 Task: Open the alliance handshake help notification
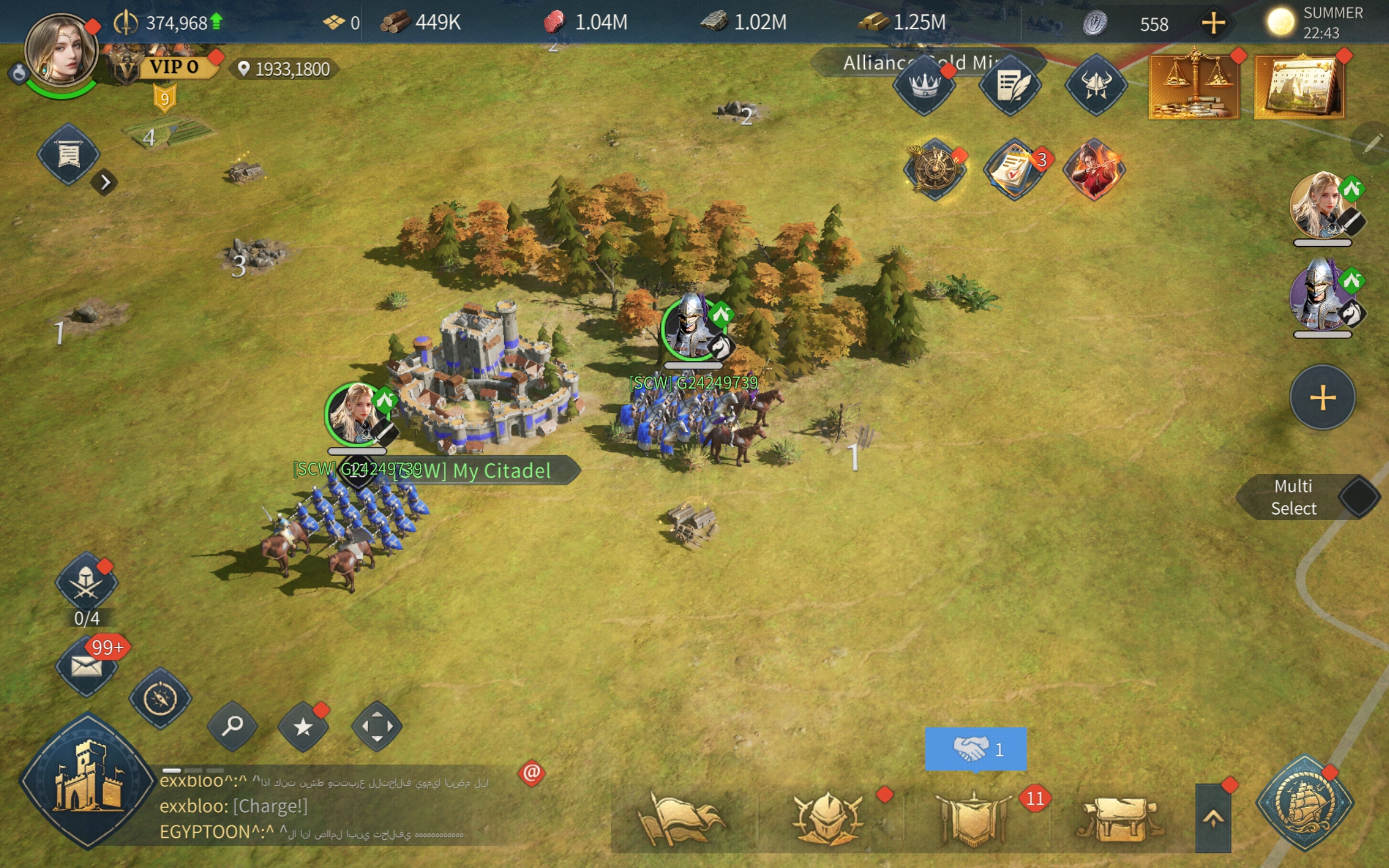[x=975, y=749]
